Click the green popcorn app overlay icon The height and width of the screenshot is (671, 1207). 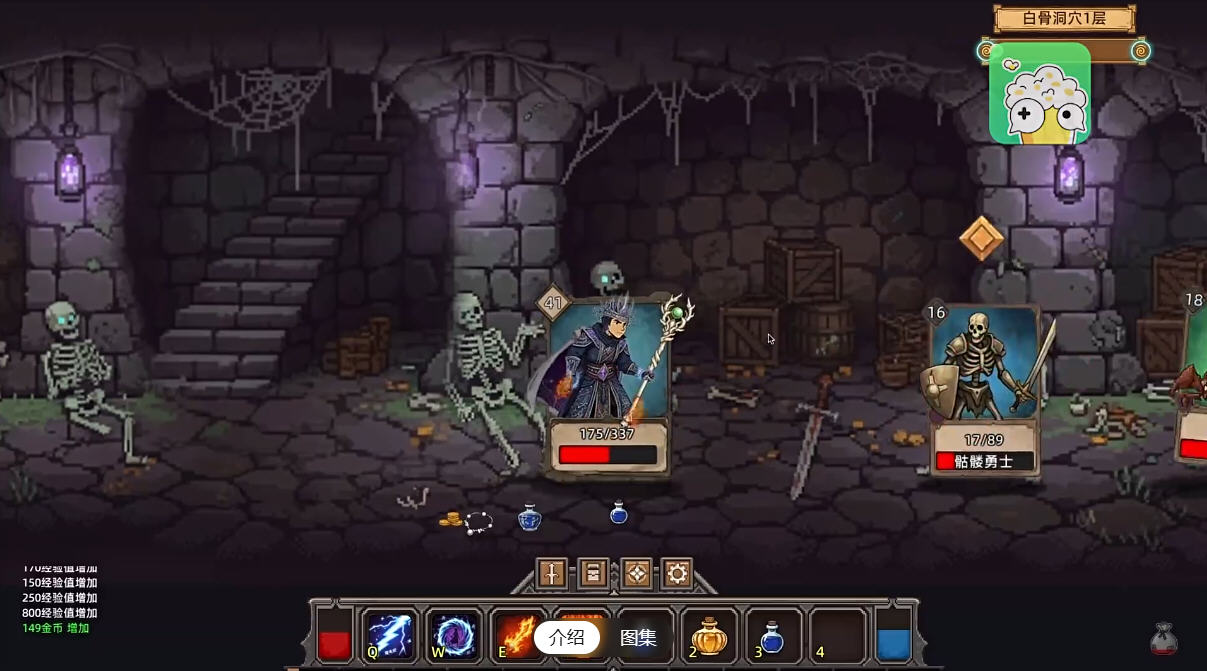click(x=1039, y=94)
